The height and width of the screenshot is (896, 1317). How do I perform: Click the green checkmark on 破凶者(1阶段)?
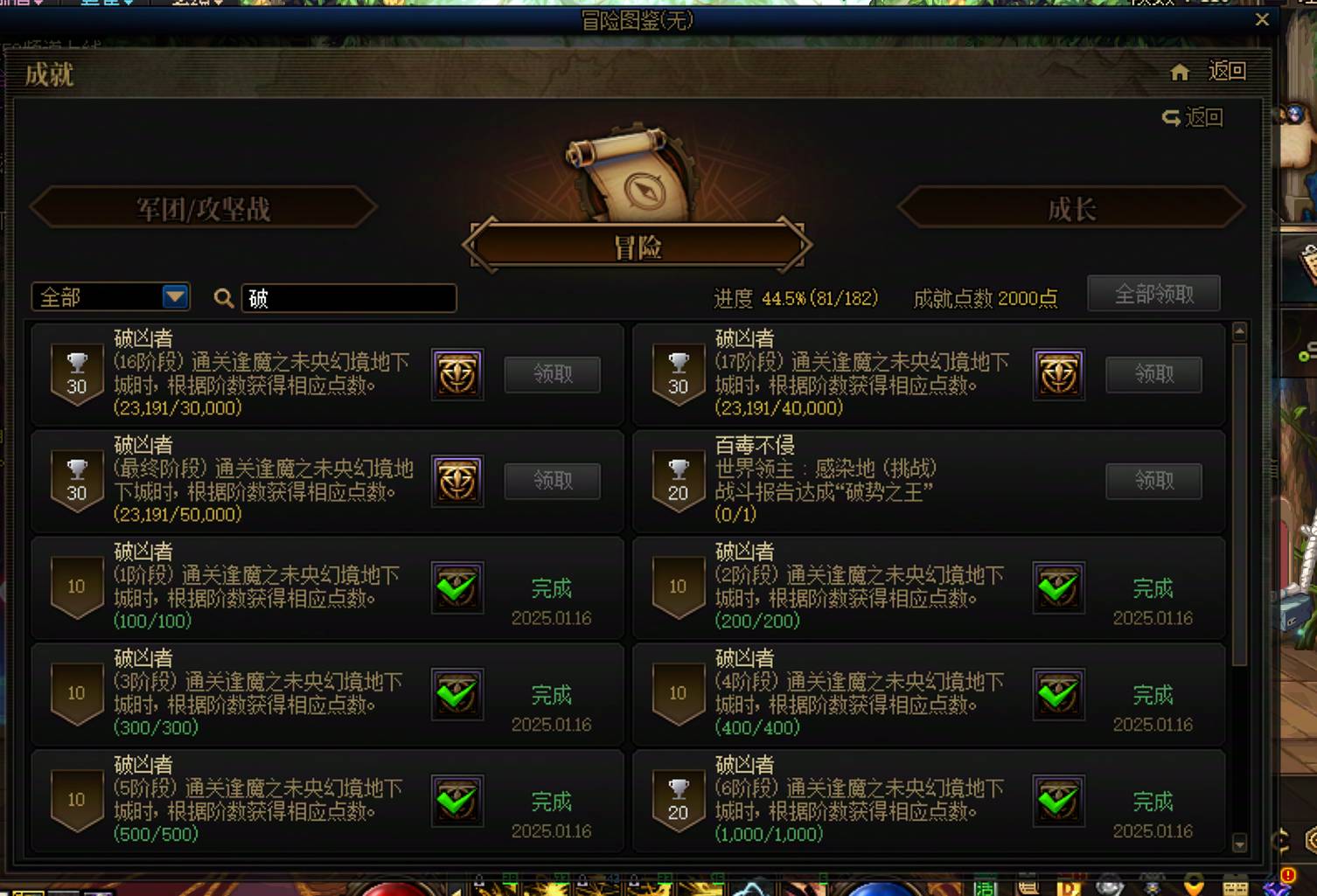456,588
